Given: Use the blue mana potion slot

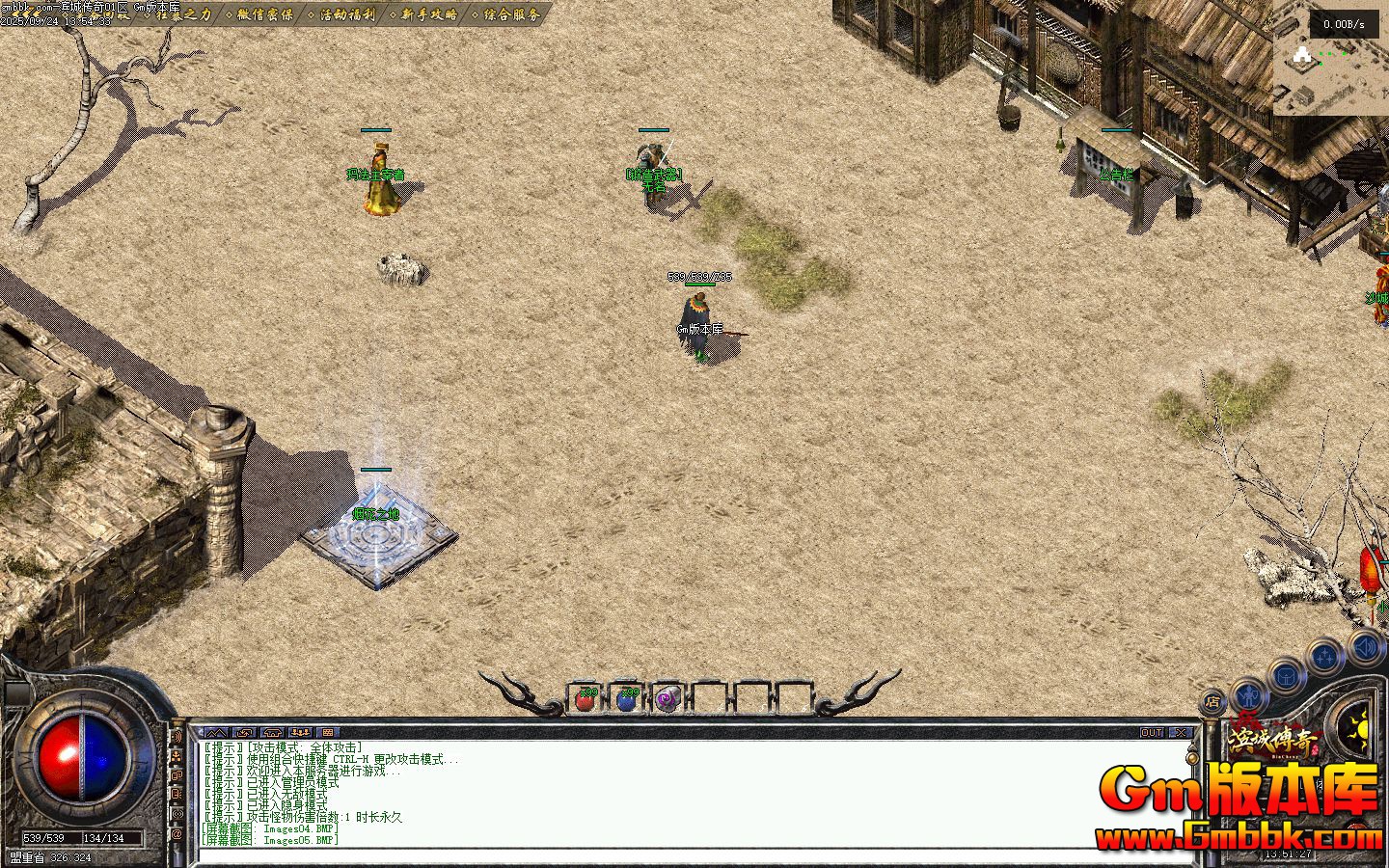Looking at the screenshot, I should point(626,698).
